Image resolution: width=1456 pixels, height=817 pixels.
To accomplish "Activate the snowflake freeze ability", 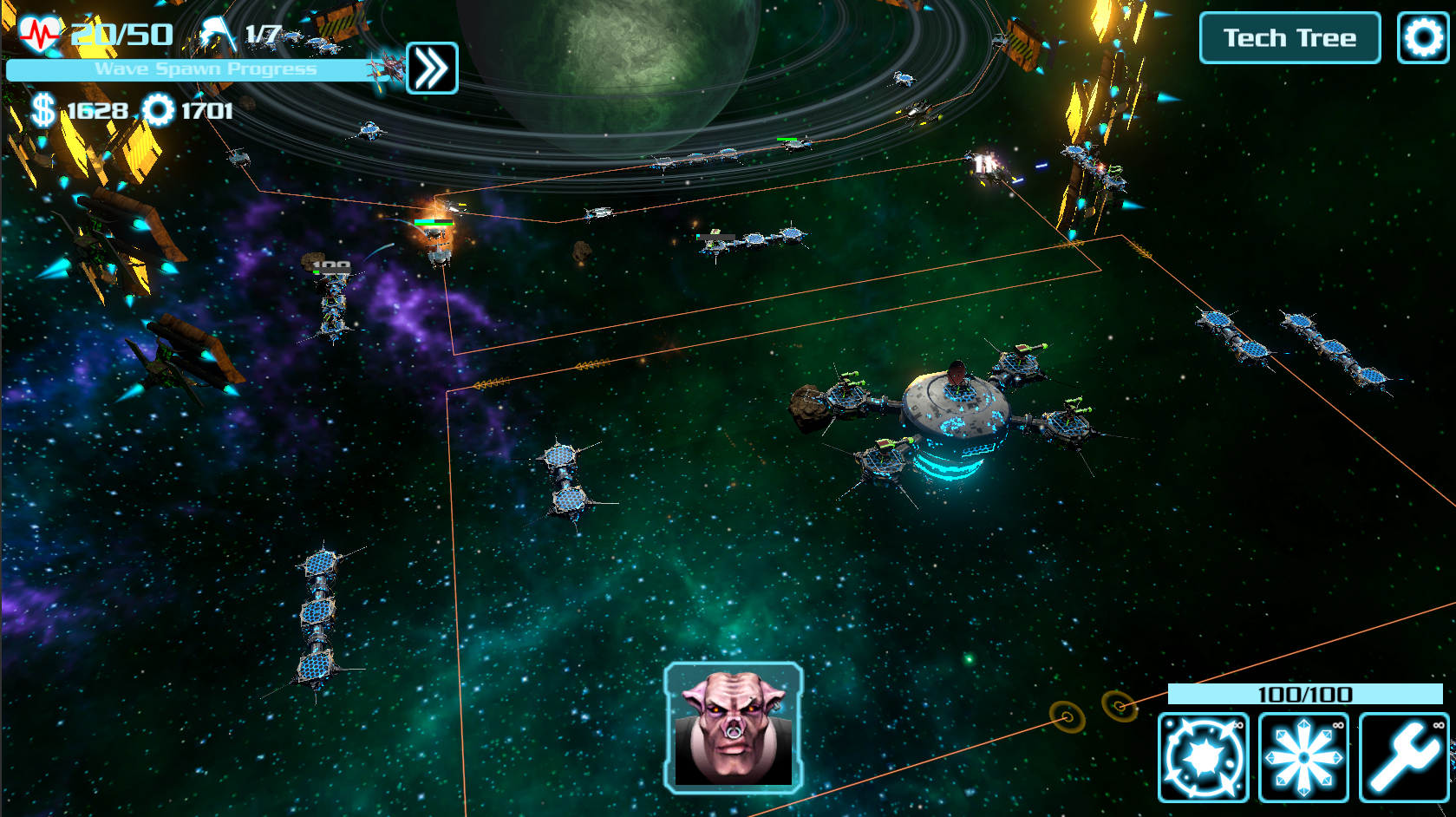I will coord(1303,757).
